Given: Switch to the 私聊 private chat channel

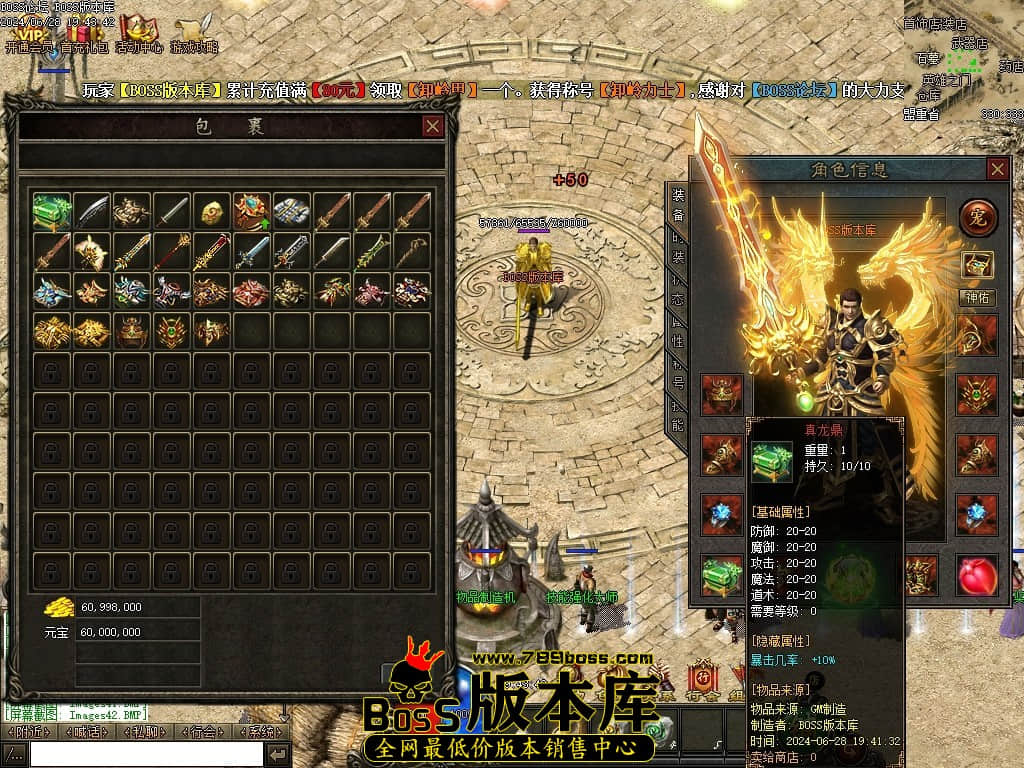Looking at the screenshot, I should [x=144, y=732].
